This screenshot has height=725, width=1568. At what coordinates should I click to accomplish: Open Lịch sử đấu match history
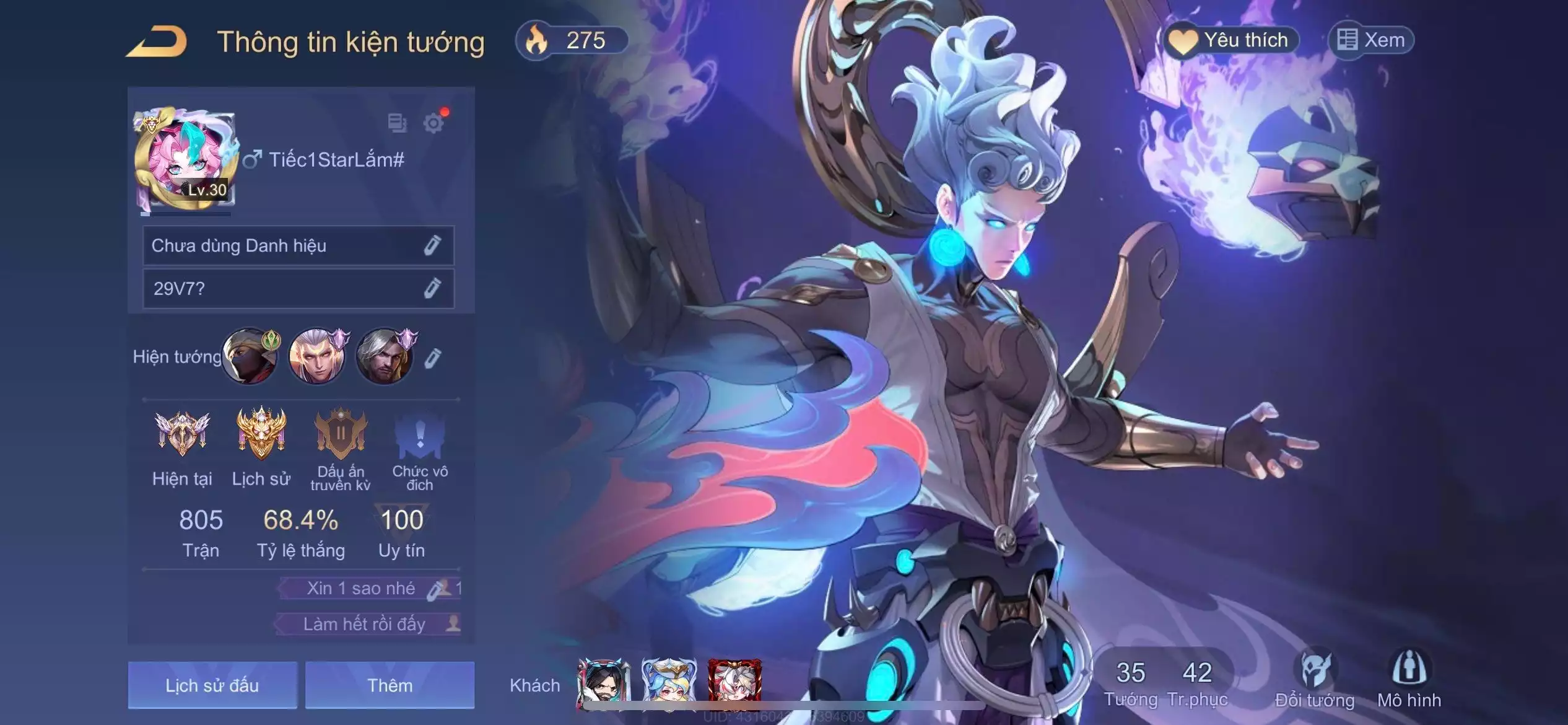point(212,685)
